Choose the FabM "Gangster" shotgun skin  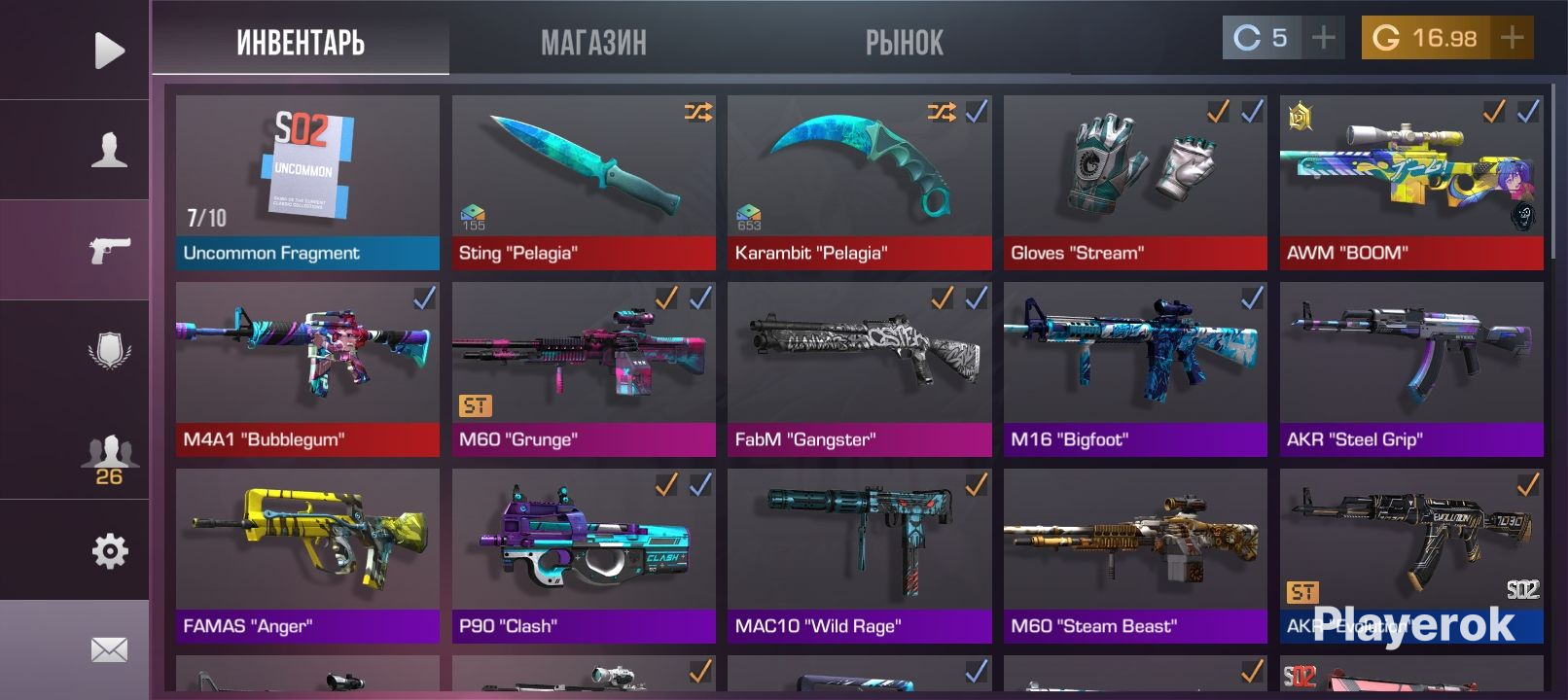pyautogui.click(x=859, y=368)
